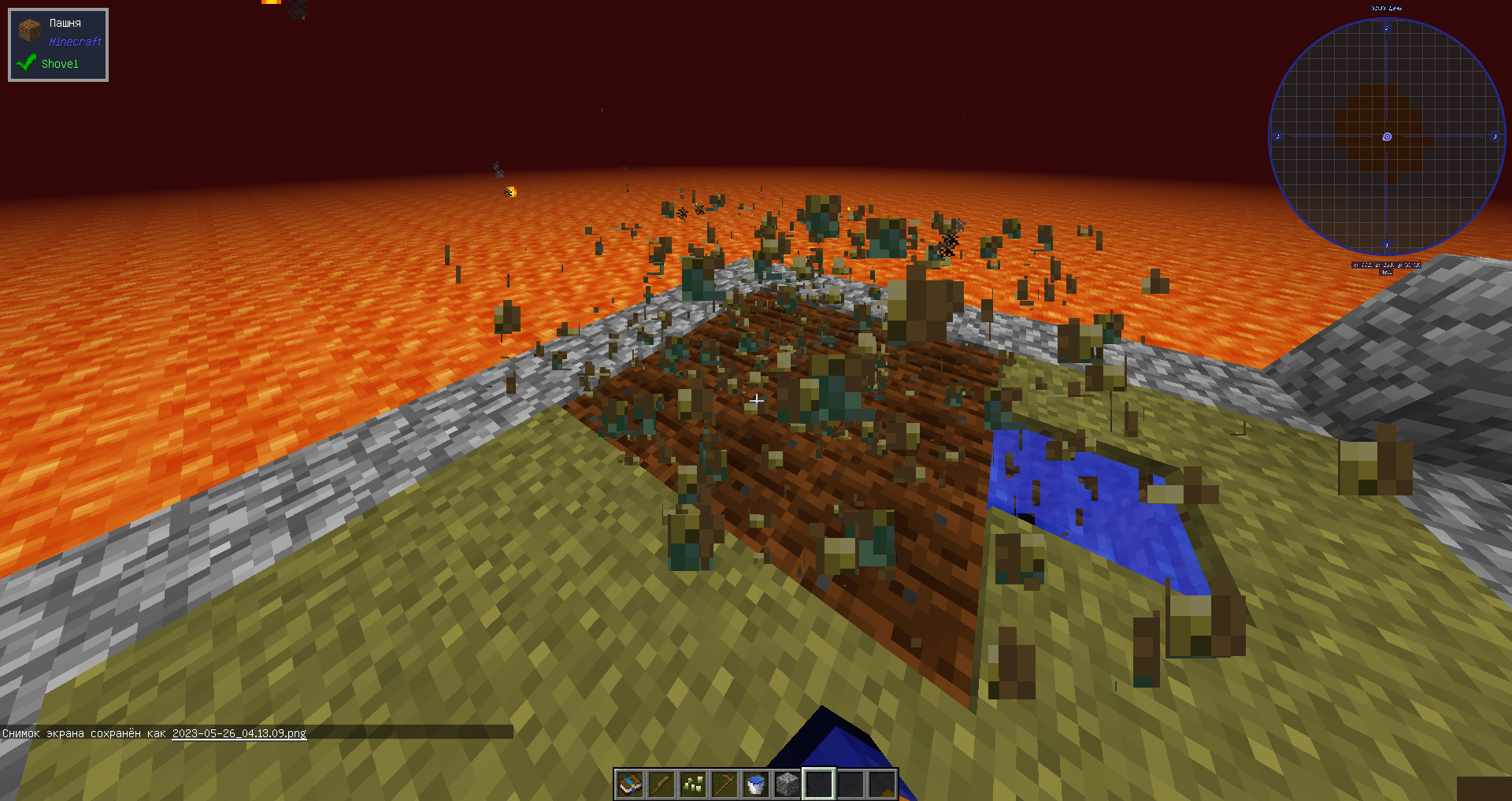The height and width of the screenshot is (801, 1512).
Task: Click the north marker on the minimap edge
Action: [1386, 27]
